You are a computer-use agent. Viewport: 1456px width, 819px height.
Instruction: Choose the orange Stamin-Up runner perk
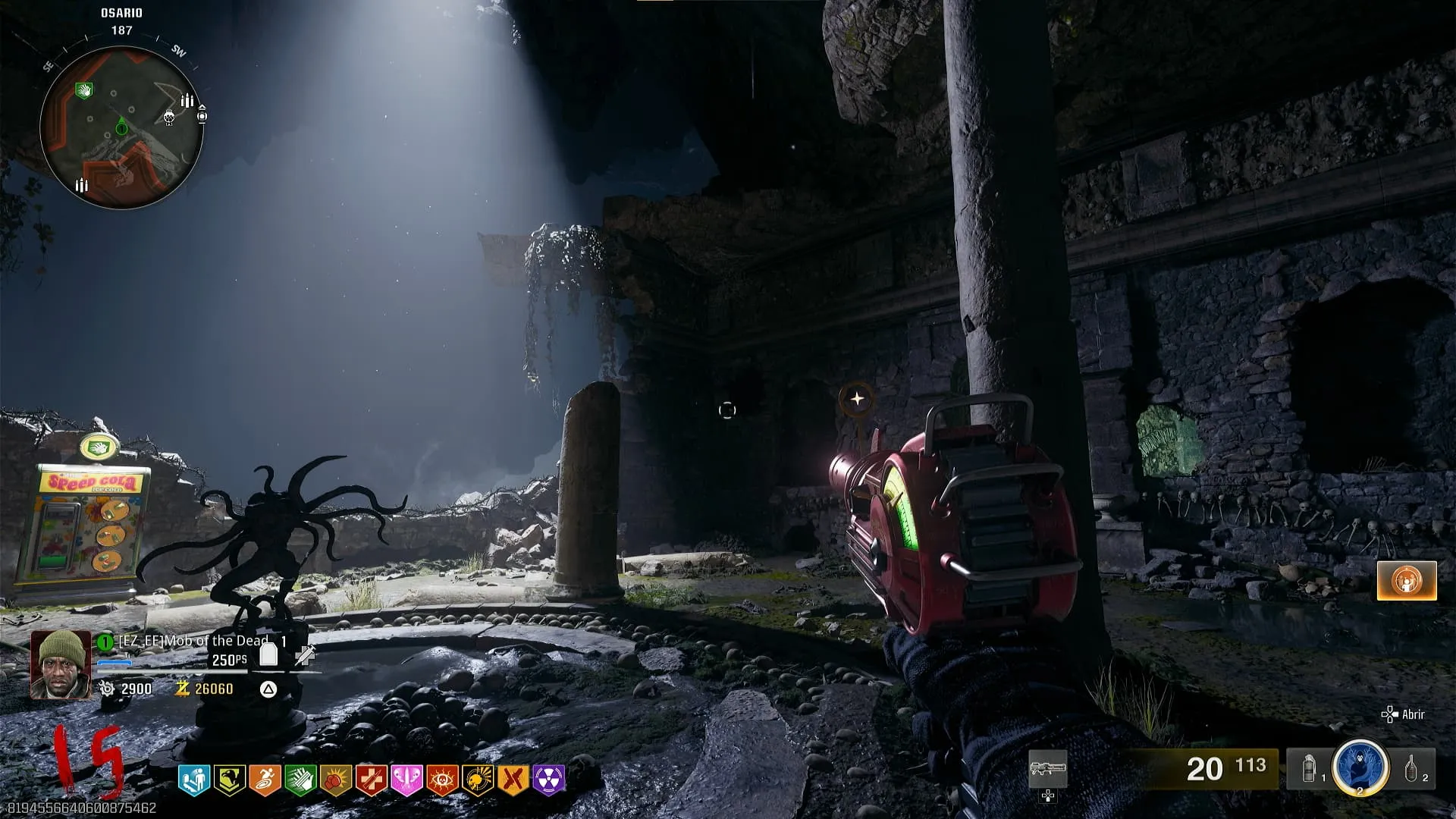265,780
